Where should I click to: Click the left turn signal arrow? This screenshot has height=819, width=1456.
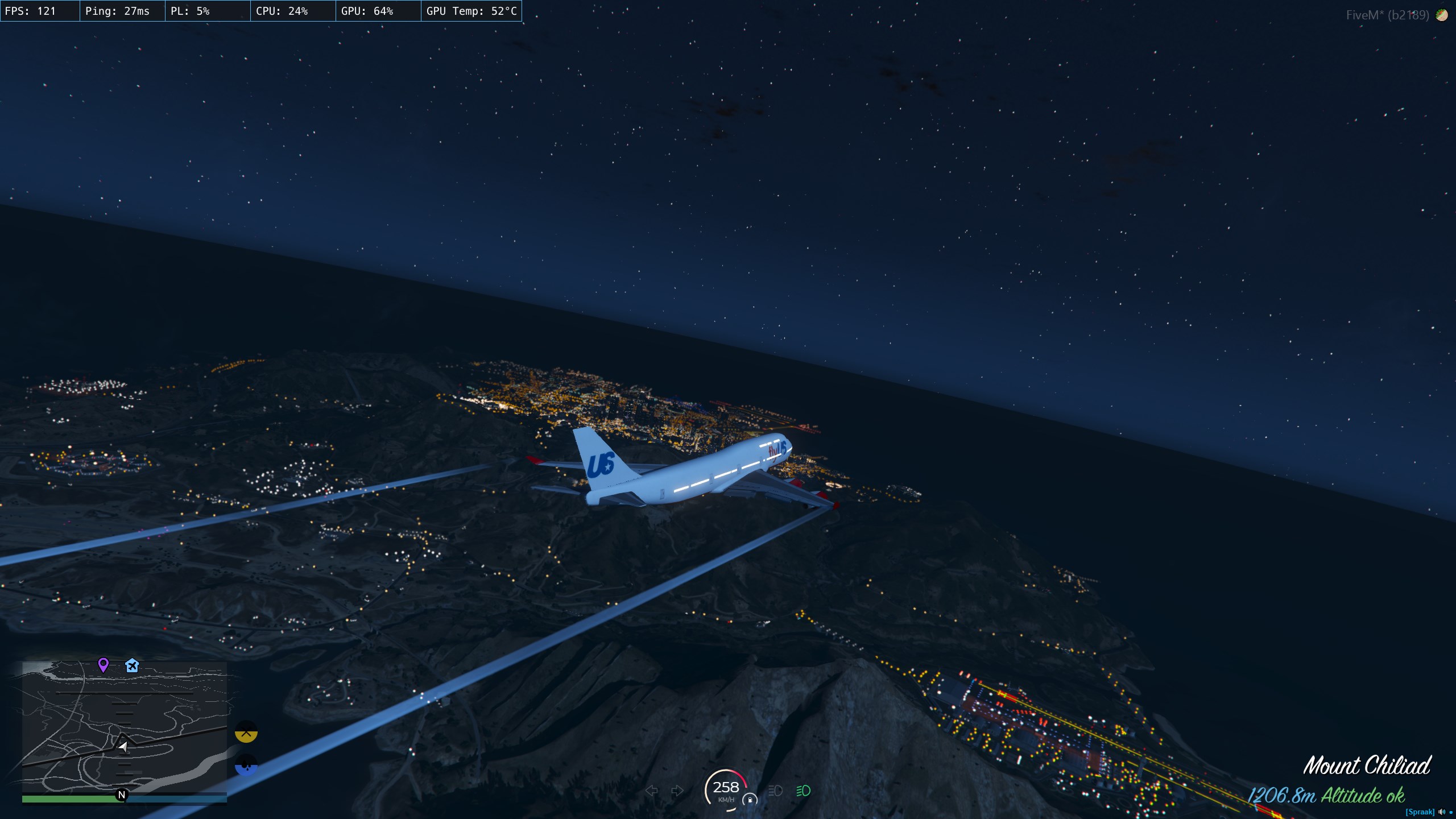(652, 791)
